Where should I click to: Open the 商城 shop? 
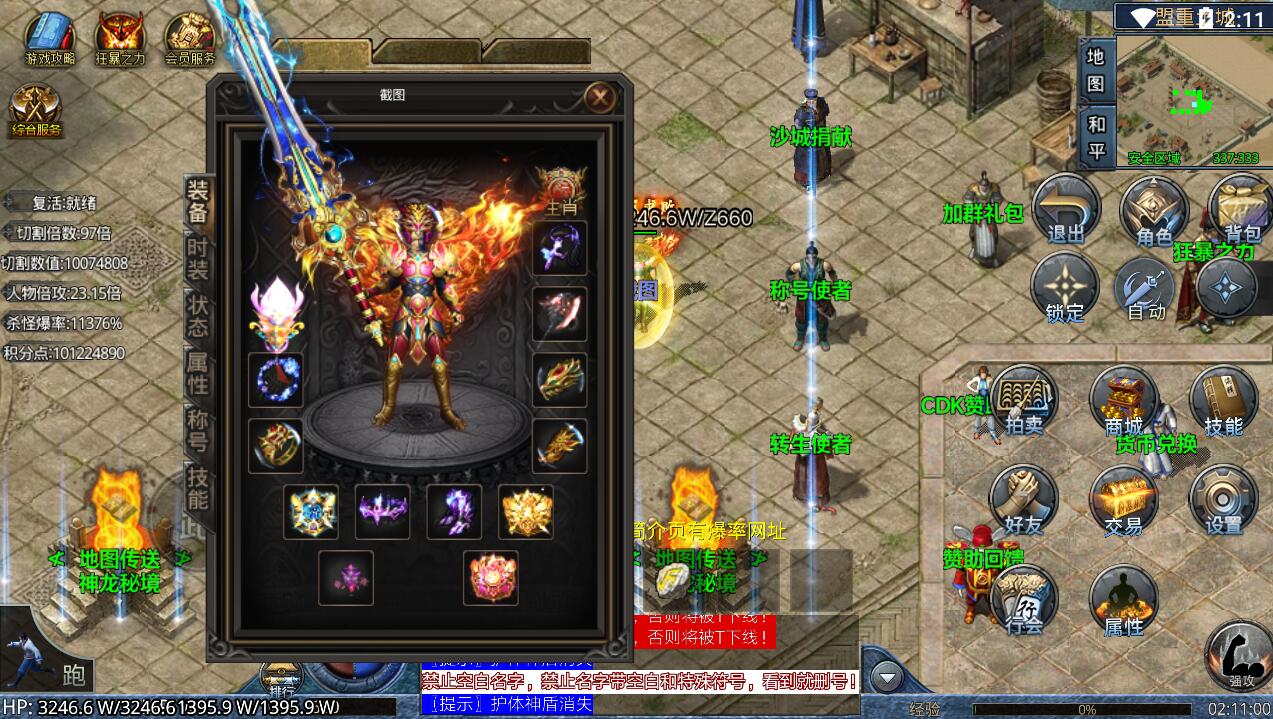(x=1124, y=401)
